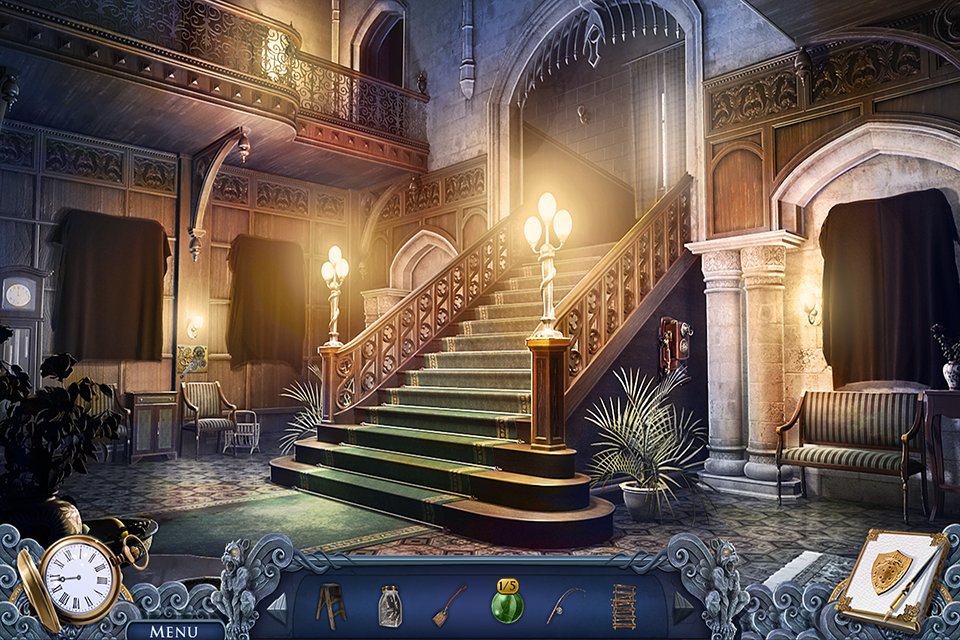Take the fishing rod inventory item
The height and width of the screenshot is (640, 960).
(x=566, y=605)
